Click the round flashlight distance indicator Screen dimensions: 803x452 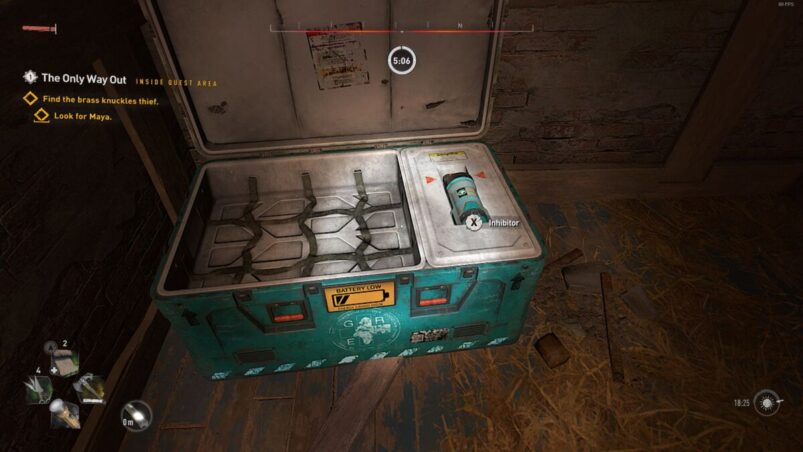click(x=135, y=416)
